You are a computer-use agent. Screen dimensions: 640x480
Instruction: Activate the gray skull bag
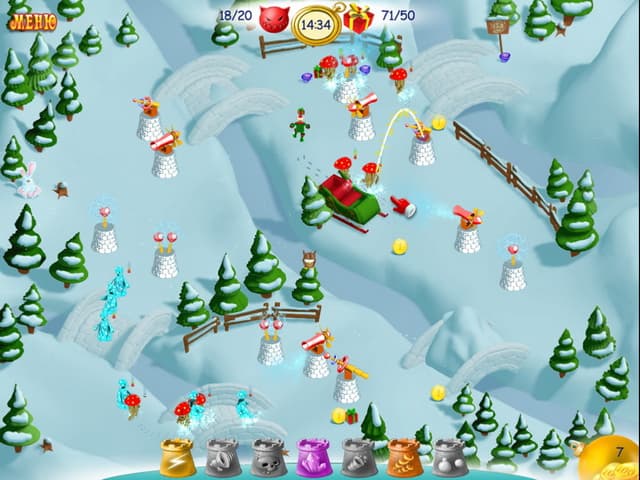click(268, 458)
